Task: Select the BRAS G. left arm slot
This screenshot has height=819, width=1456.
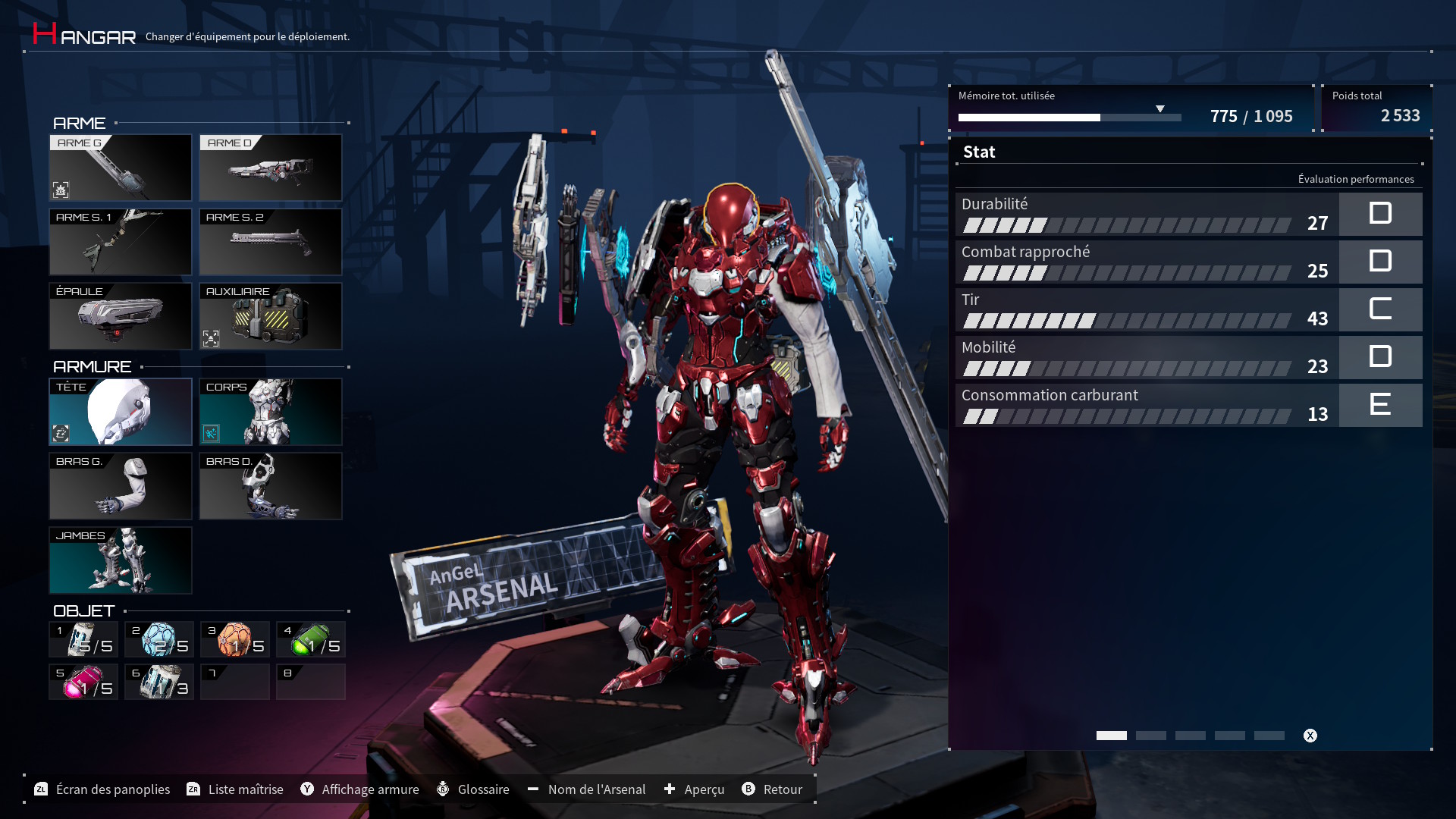Action: pos(121,486)
